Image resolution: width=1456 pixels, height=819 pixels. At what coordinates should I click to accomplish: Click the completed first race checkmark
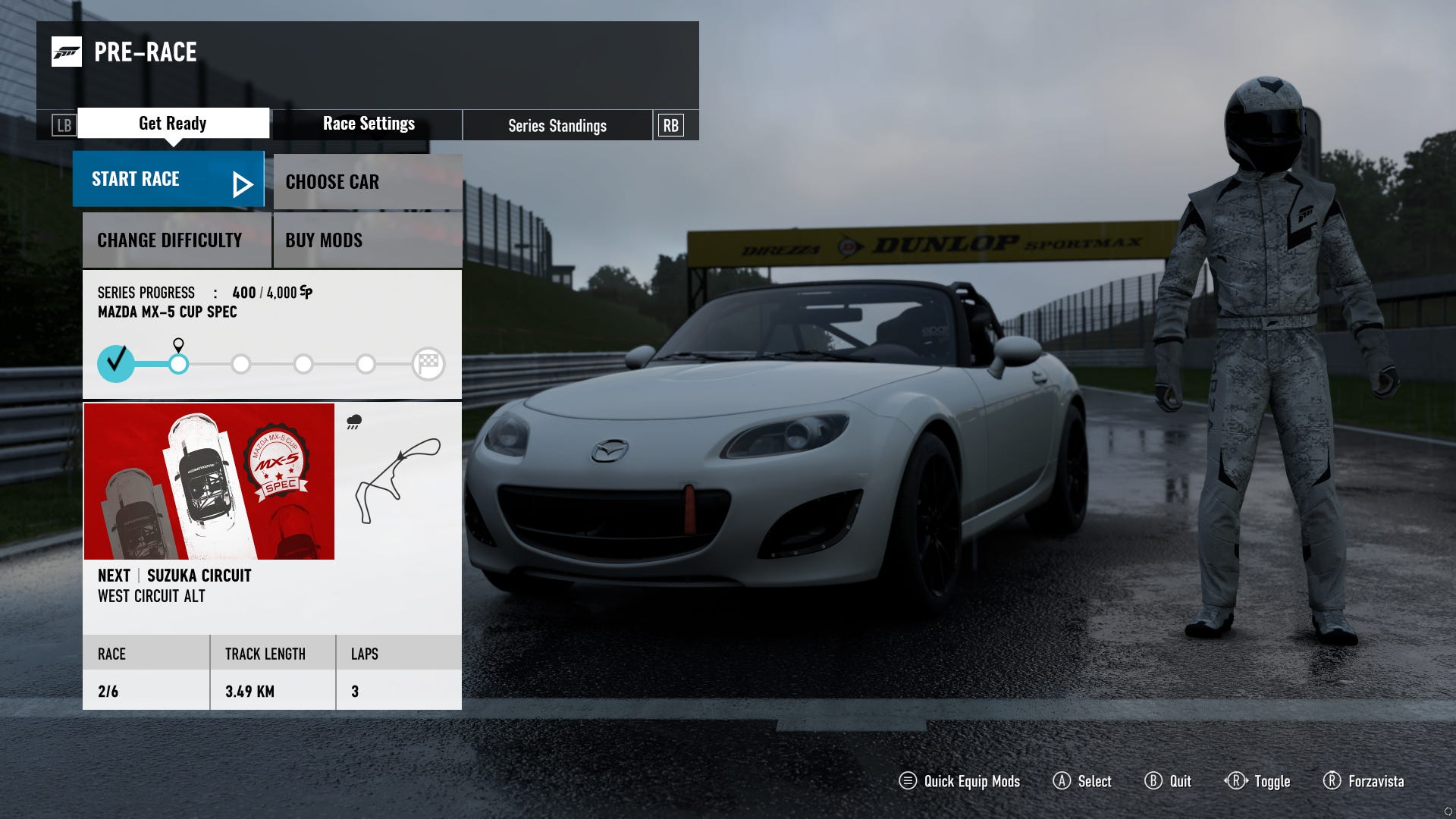(116, 363)
